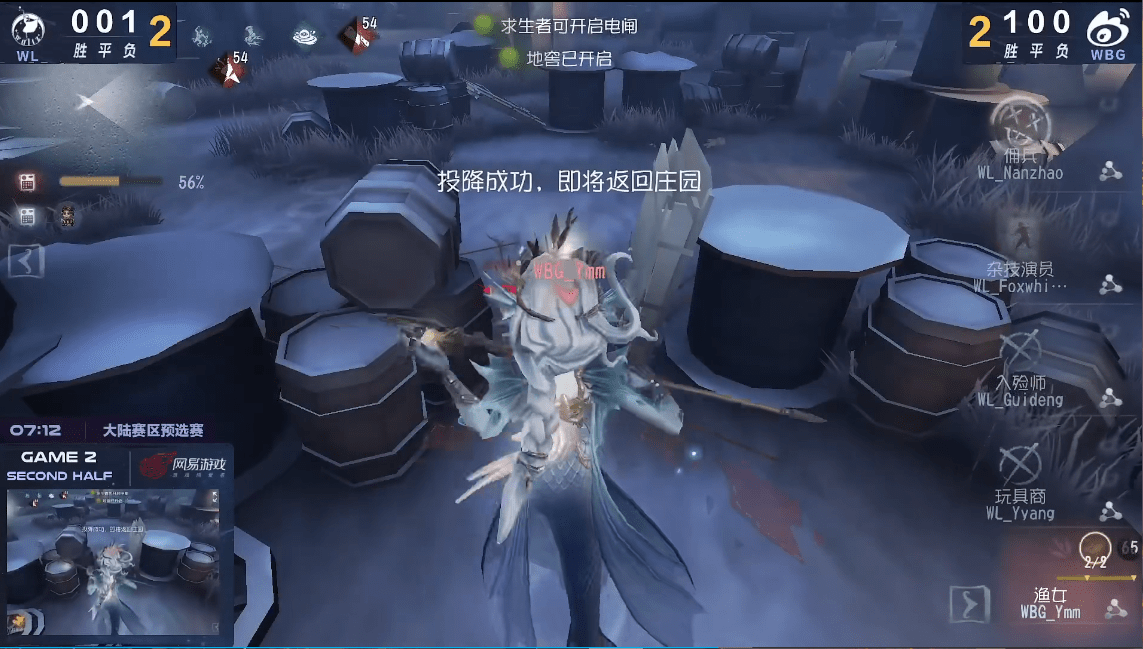Click the view icon beside WL_Guideng

(x=1109, y=399)
